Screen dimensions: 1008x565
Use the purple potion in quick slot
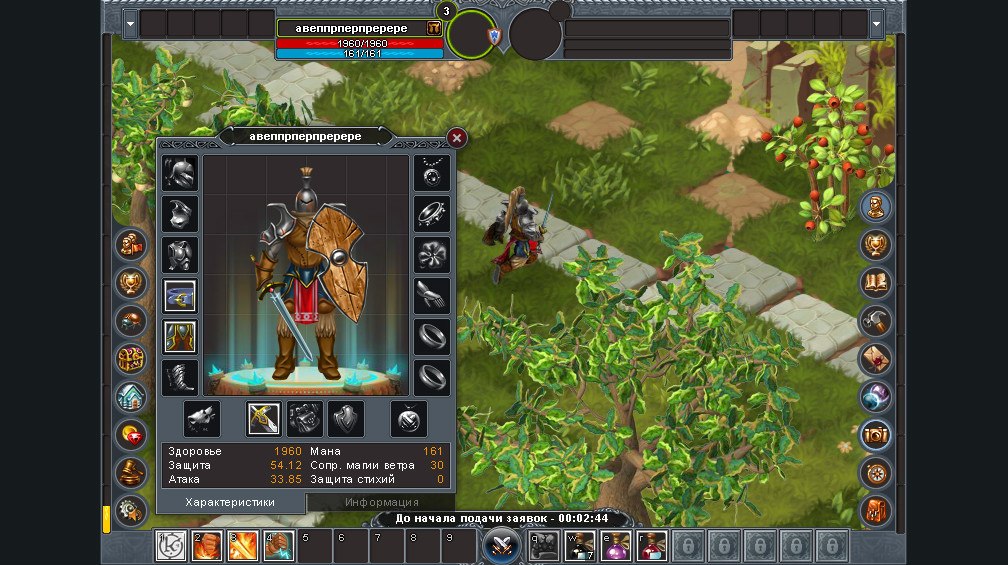[615, 546]
